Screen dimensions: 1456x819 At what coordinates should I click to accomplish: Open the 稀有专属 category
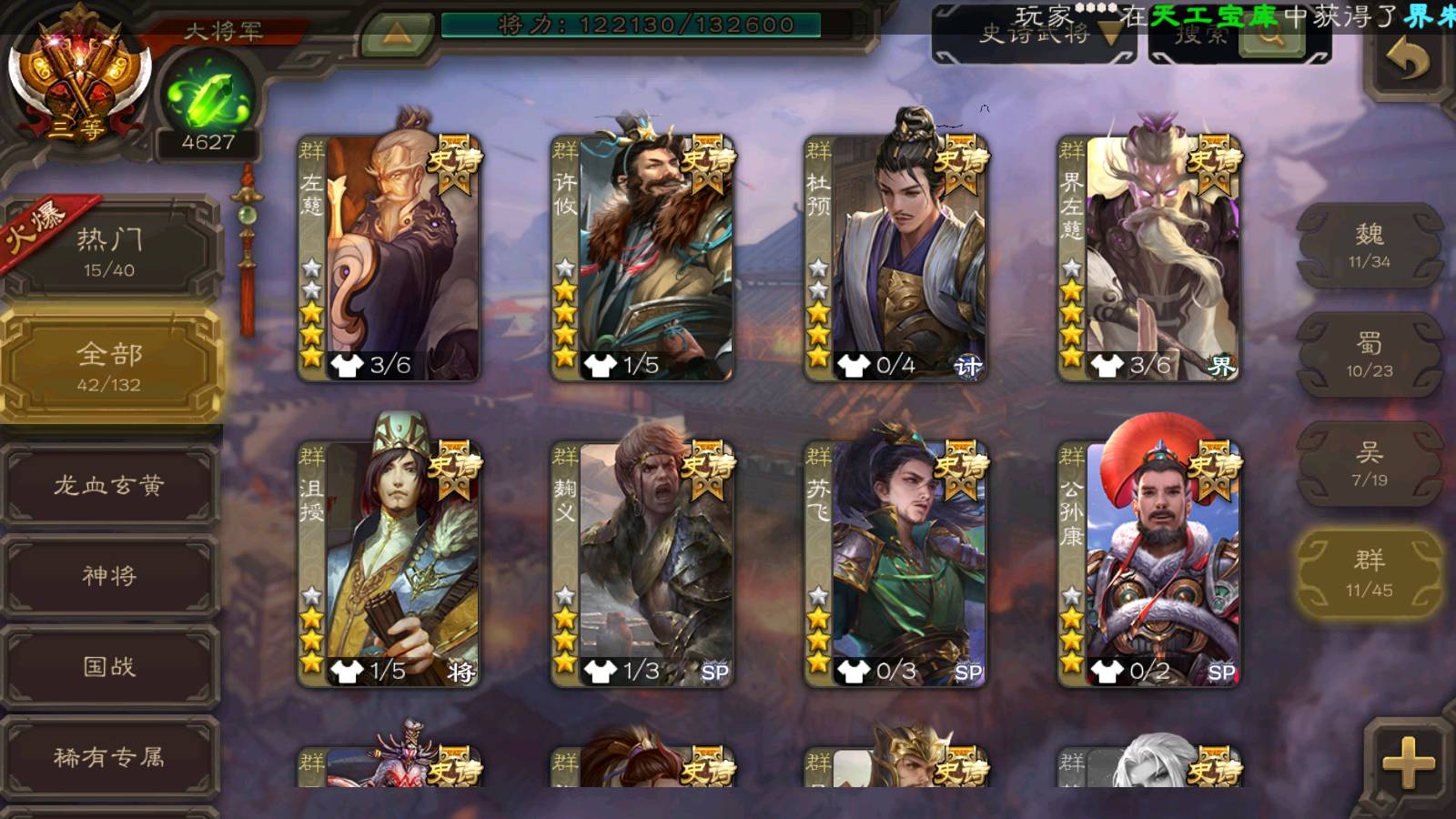(x=109, y=757)
